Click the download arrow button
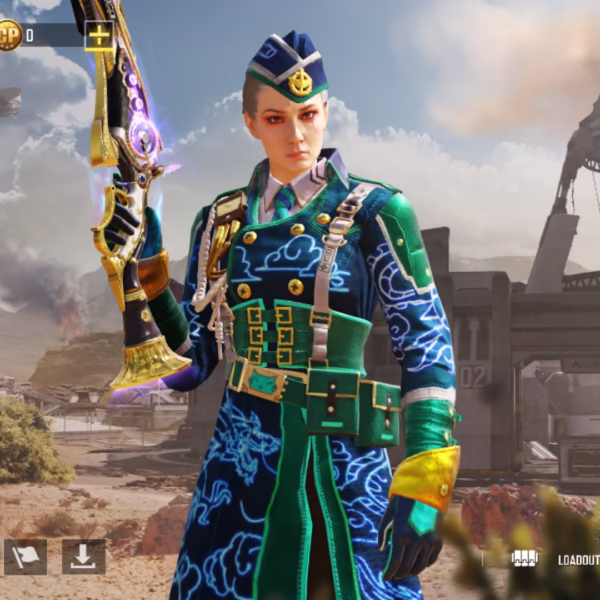The height and width of the screenshot is (600, 600). tap(83, 556)
